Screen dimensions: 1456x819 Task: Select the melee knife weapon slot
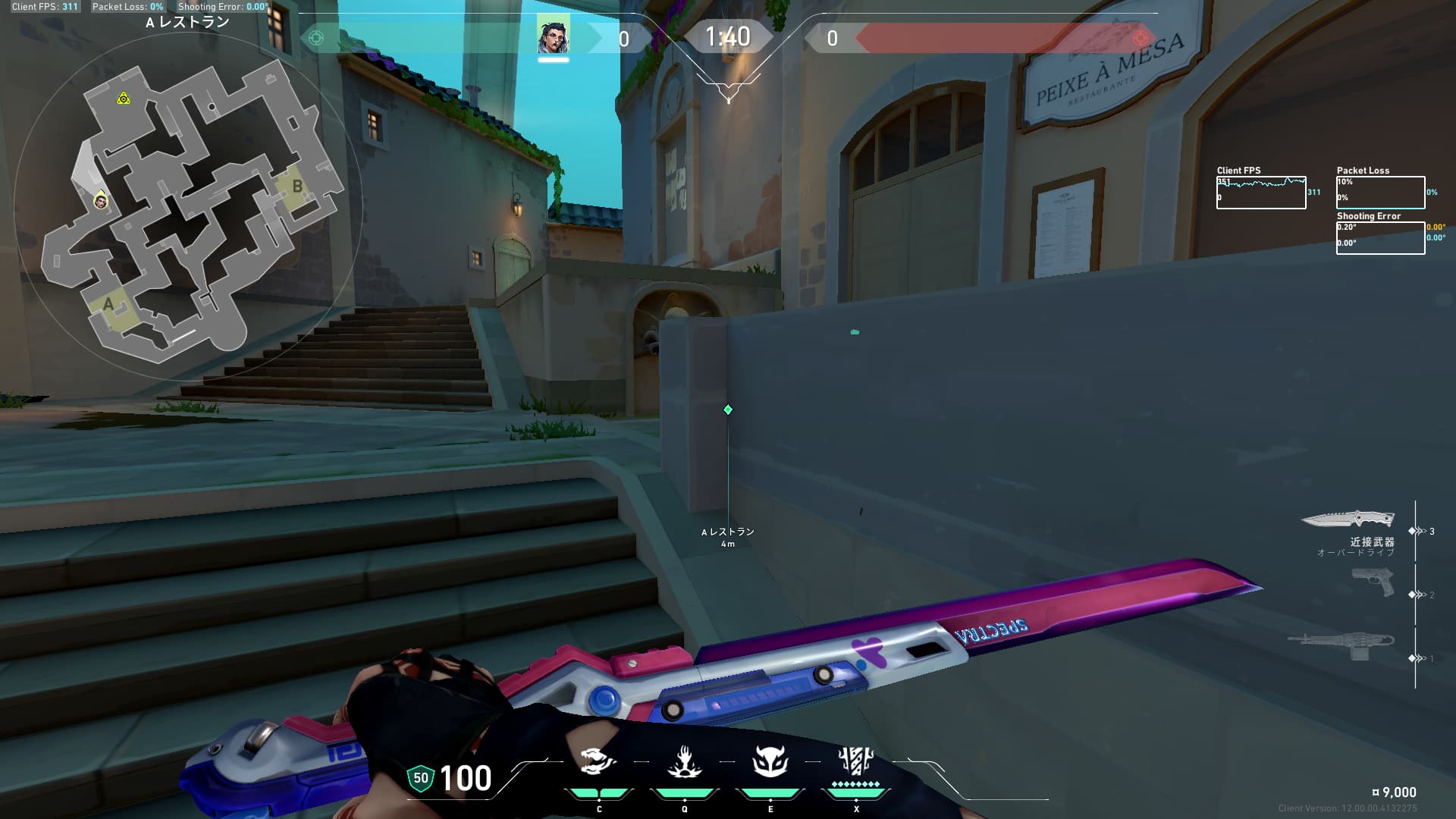coord(1348,519)
